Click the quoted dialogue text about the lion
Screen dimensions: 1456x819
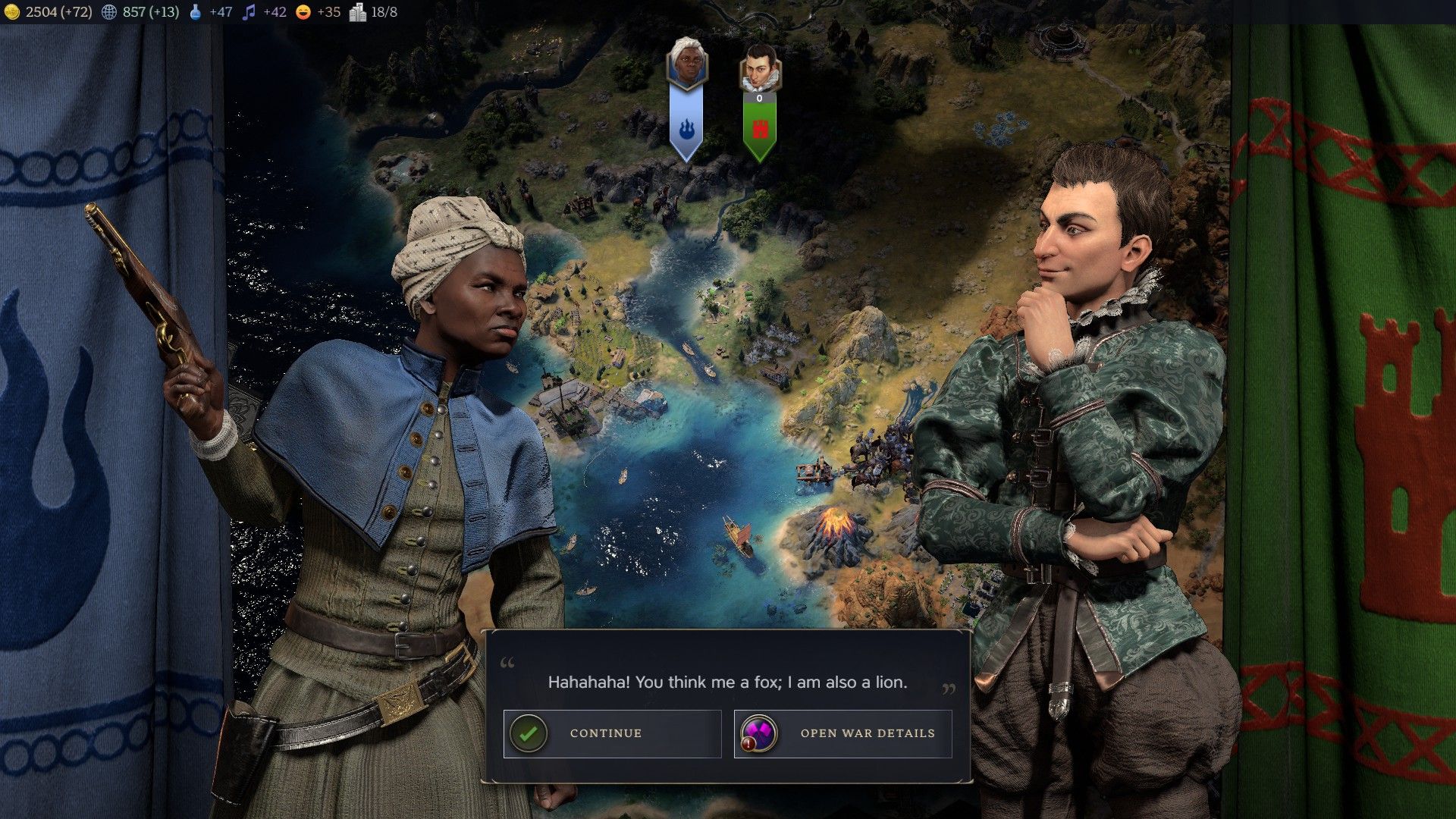click(x=726, y=682)
